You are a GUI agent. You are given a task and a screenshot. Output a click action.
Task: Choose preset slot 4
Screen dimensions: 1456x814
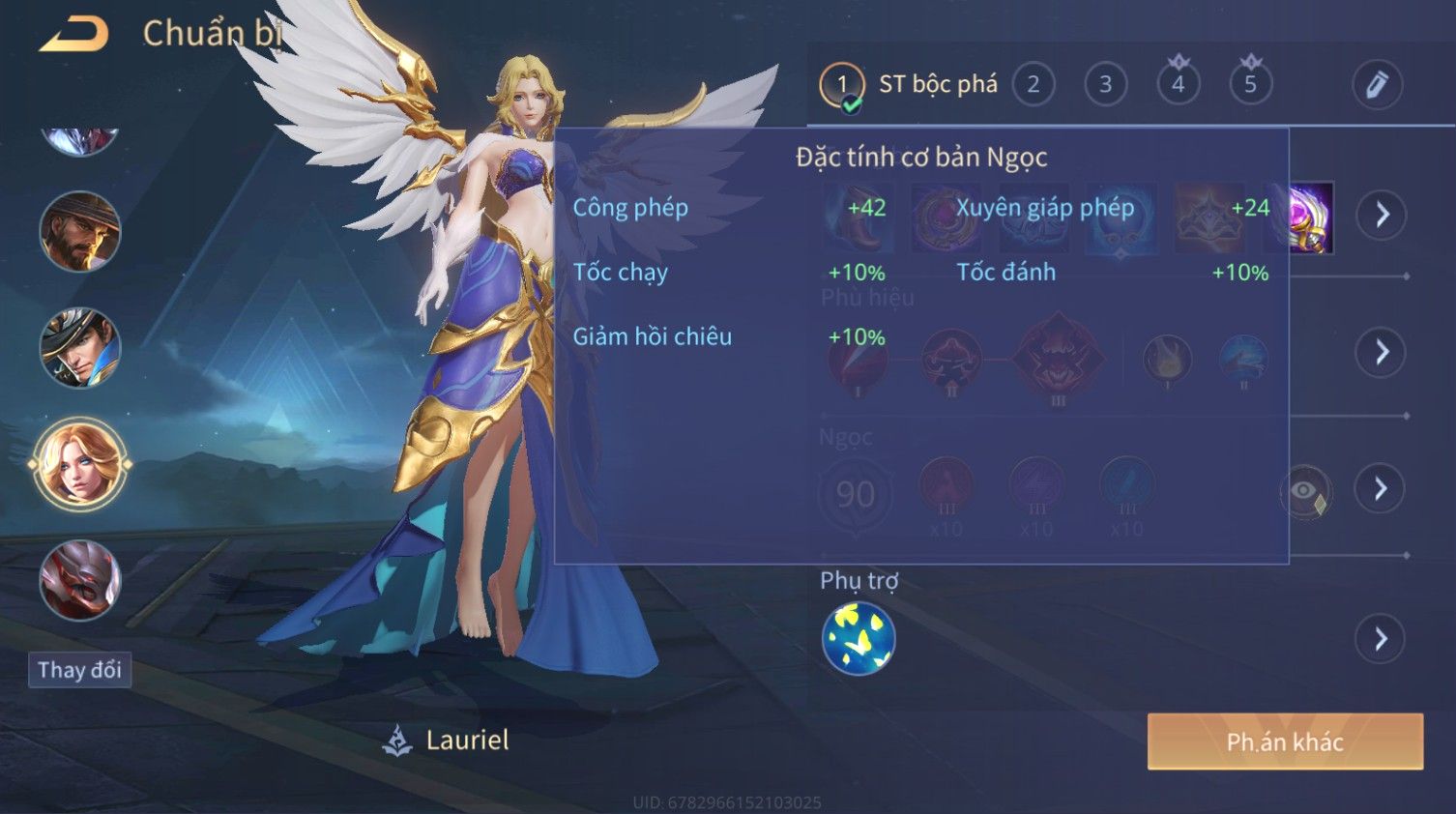[1178, 85]
